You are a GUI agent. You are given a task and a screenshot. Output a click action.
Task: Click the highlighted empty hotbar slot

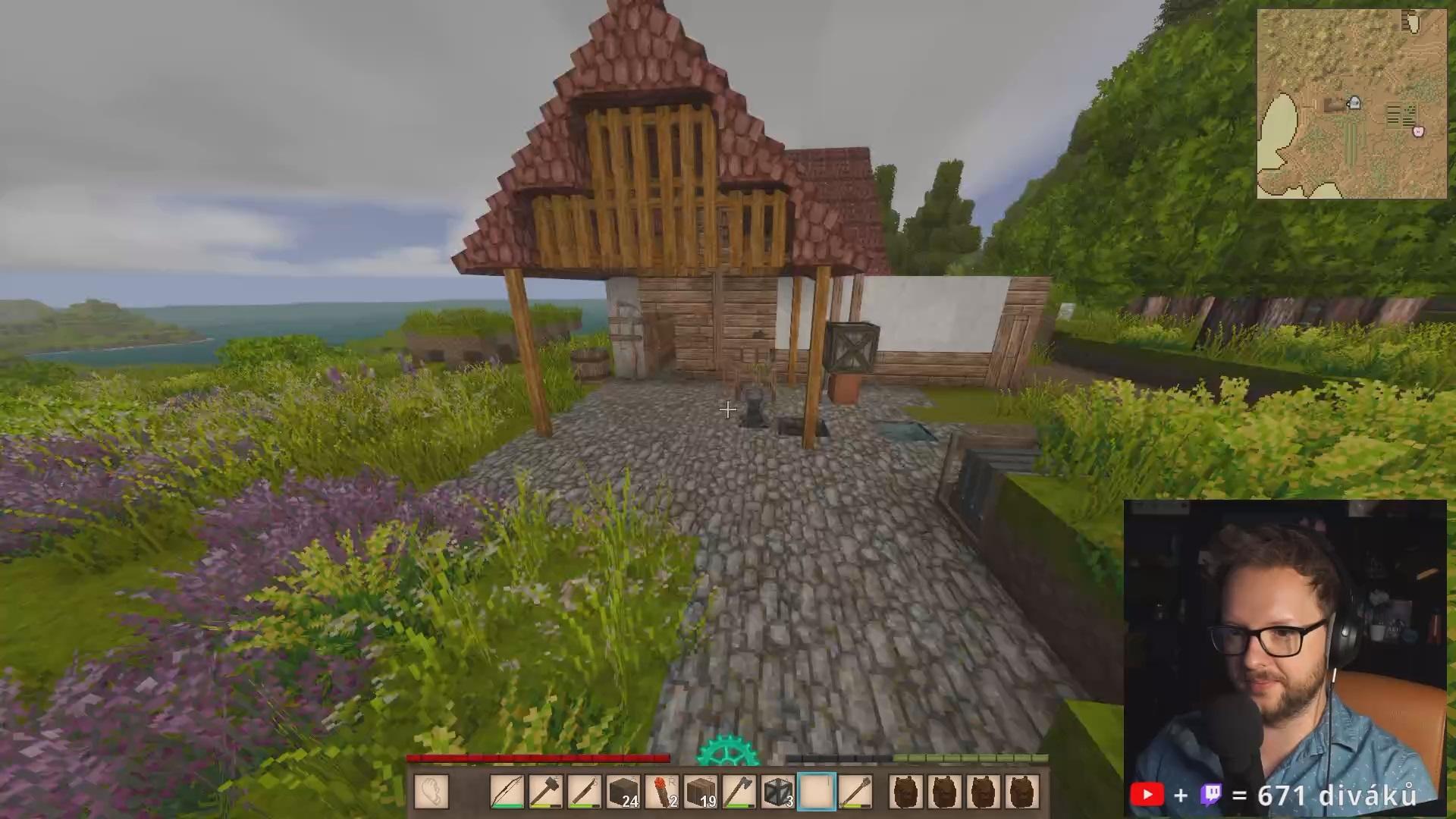816,792
